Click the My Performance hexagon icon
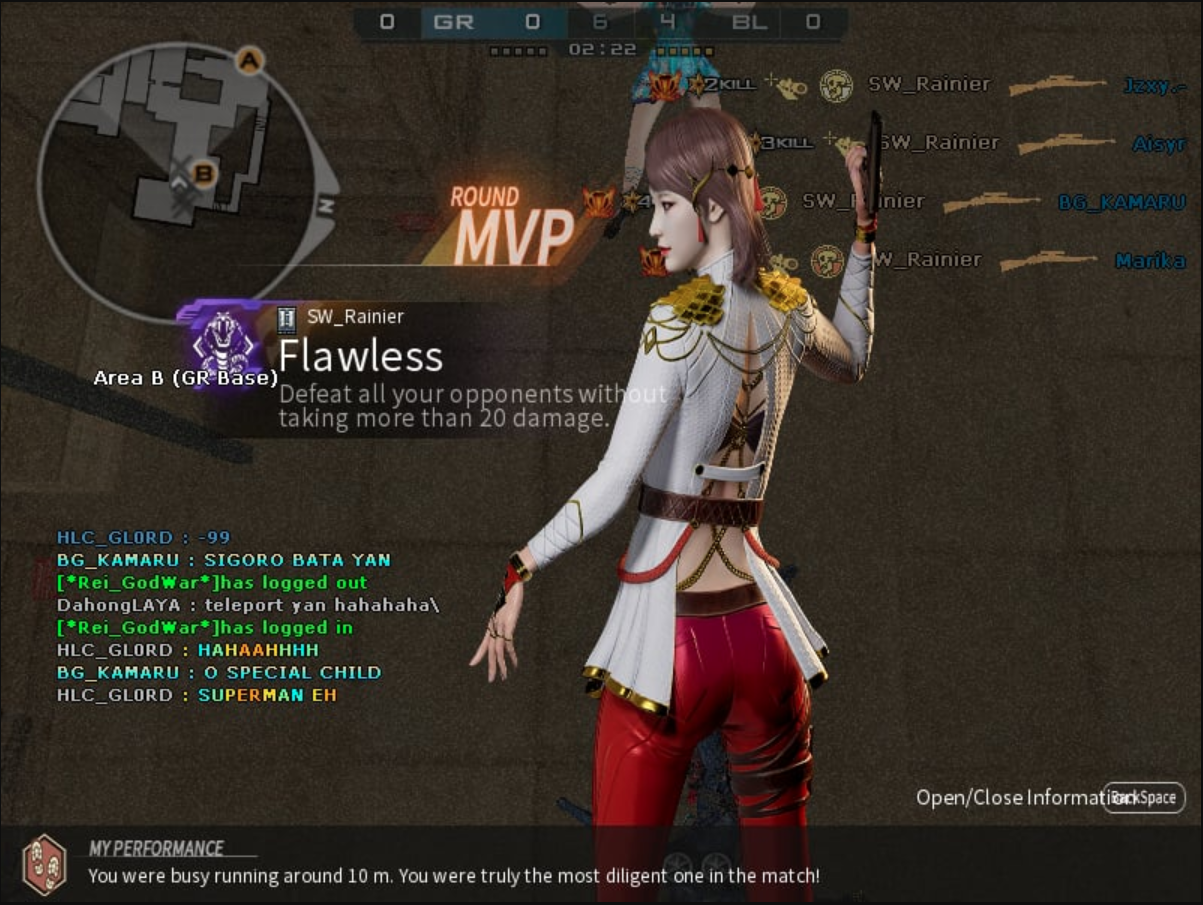 (44, 864)
